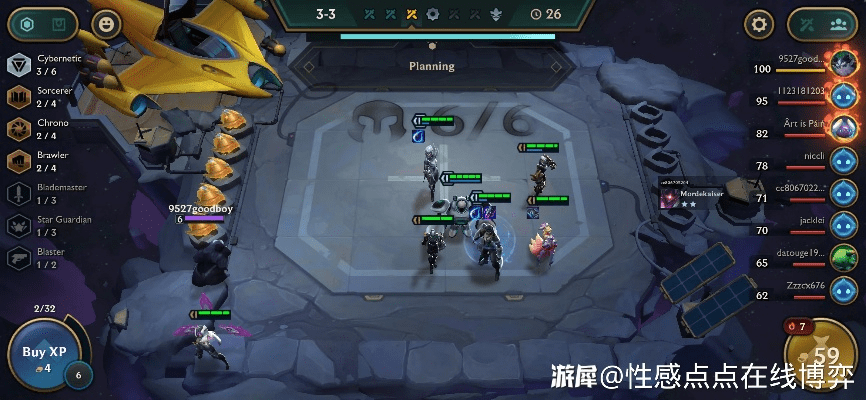Image resolution: width=866 pixels, height=400 pixels.
Task: Open the shop with the 59 gold button
Action: coord(825,355)
